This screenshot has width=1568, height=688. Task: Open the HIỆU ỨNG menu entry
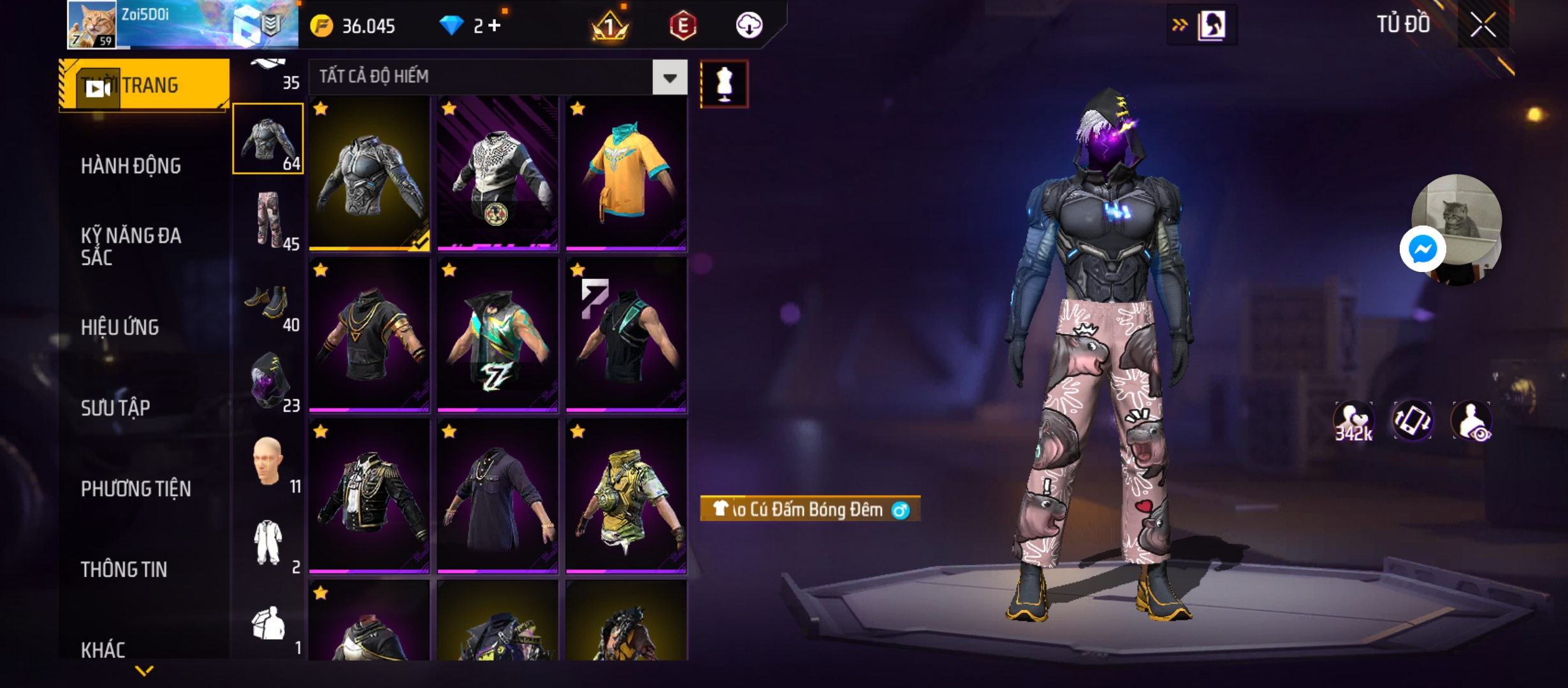pyautogui.click(x=120, y=327)
